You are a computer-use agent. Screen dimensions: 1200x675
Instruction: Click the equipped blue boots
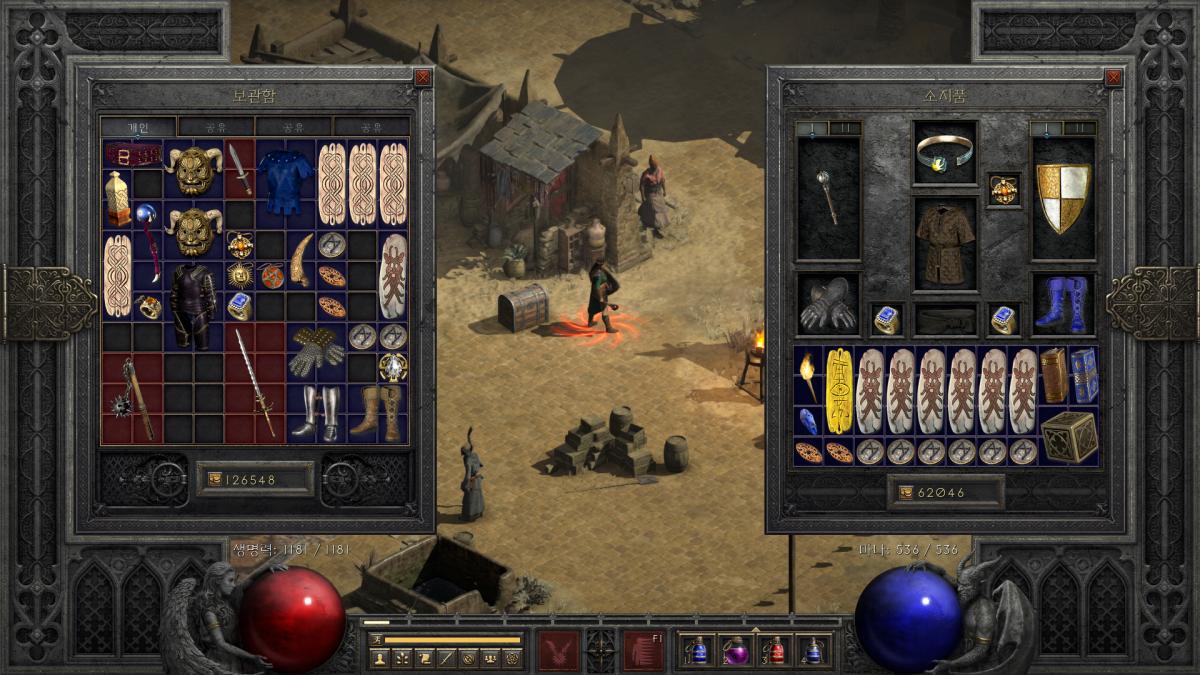pyautogui.click(x=1063, y=304)
